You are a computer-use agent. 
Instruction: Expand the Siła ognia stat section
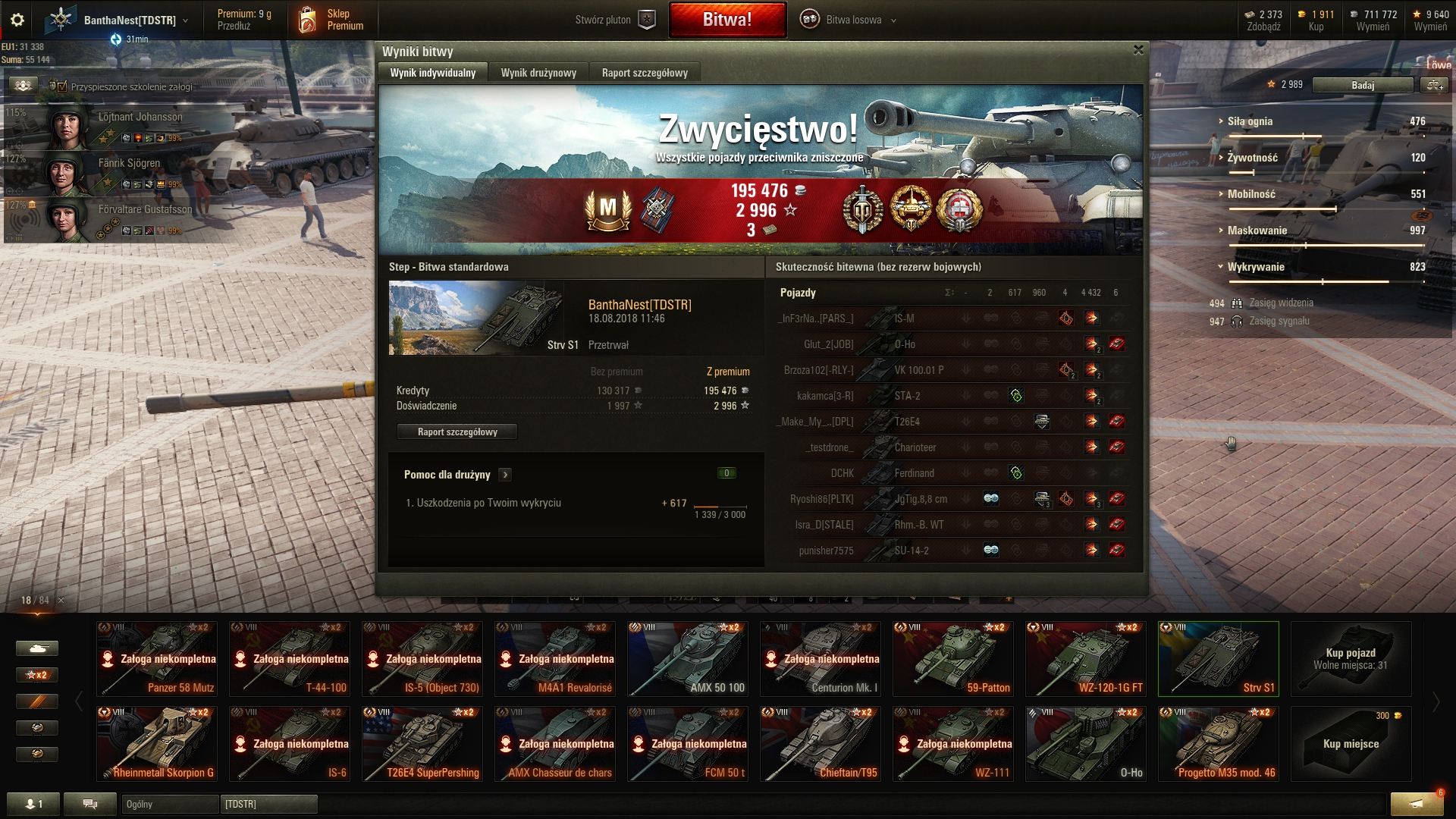tap(1250, 121)
